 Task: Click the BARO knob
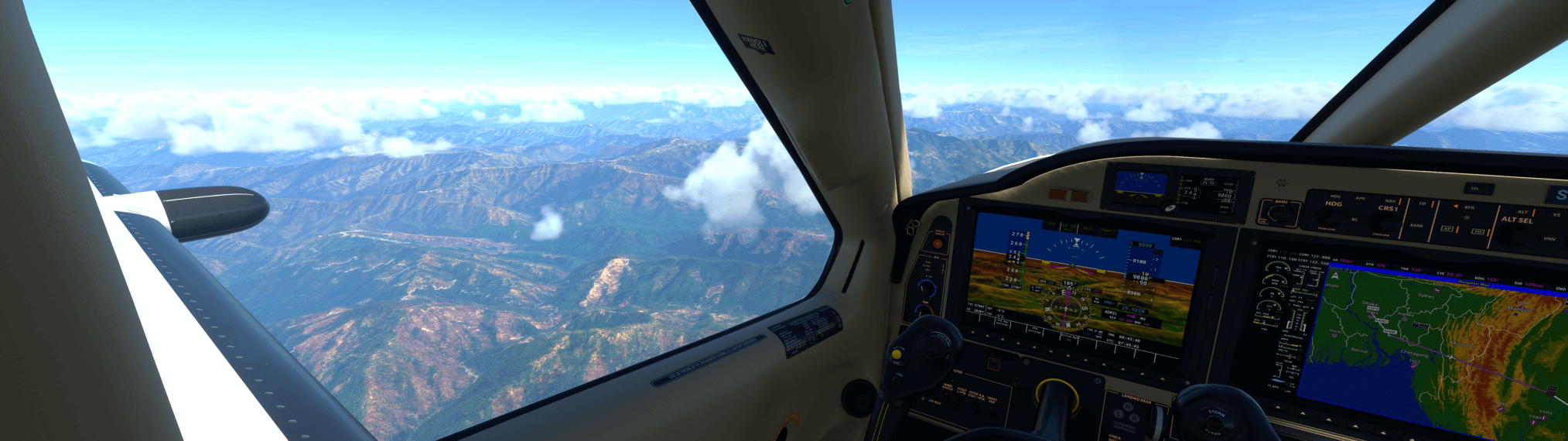click(1280, 214)
